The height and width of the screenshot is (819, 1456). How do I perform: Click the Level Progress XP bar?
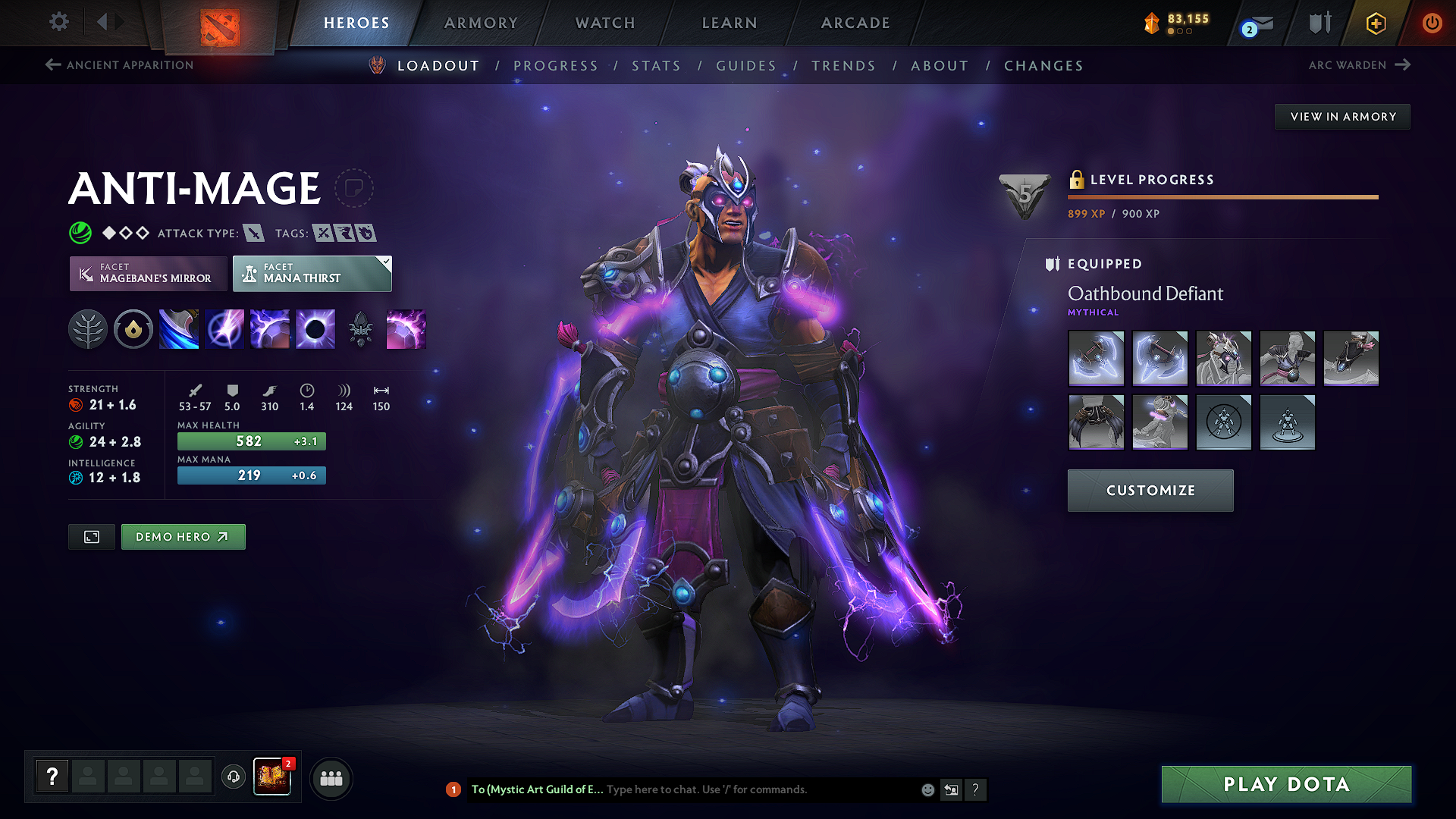(1222, 196)
